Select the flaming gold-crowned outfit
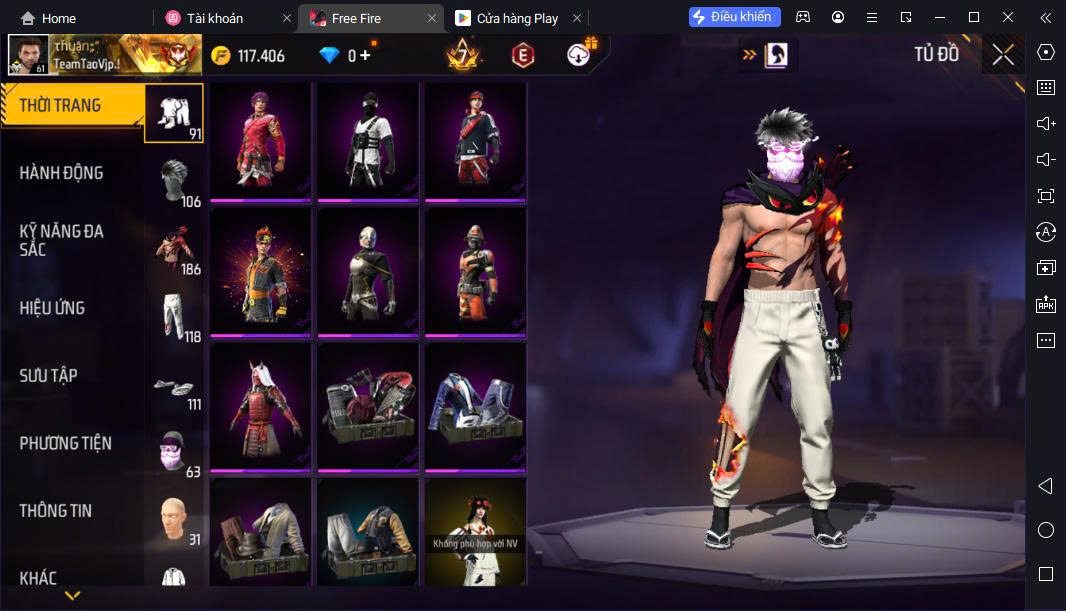 point(260,270)
